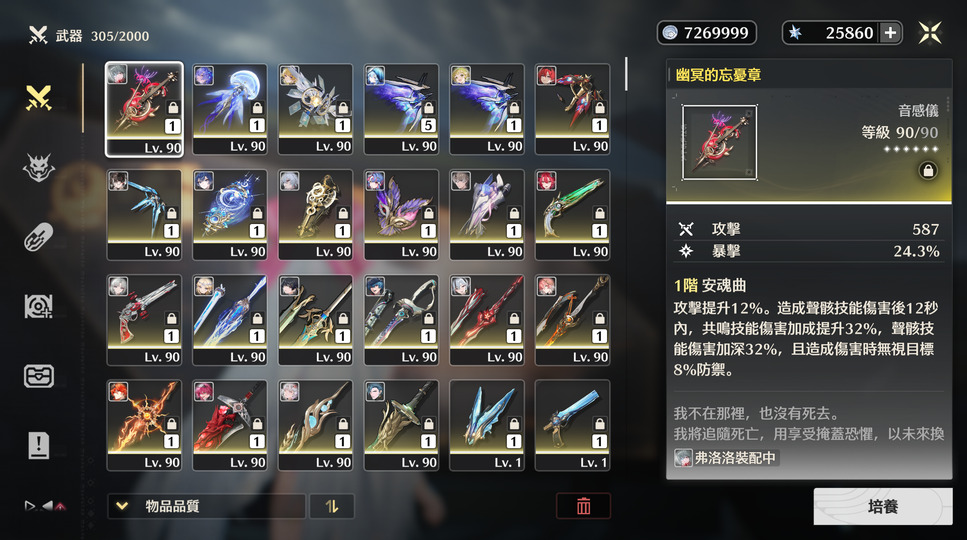This screenshot has height=540, width=967.
Task: Toggle the sort order arrows button
Action: (x=332, y=506)
